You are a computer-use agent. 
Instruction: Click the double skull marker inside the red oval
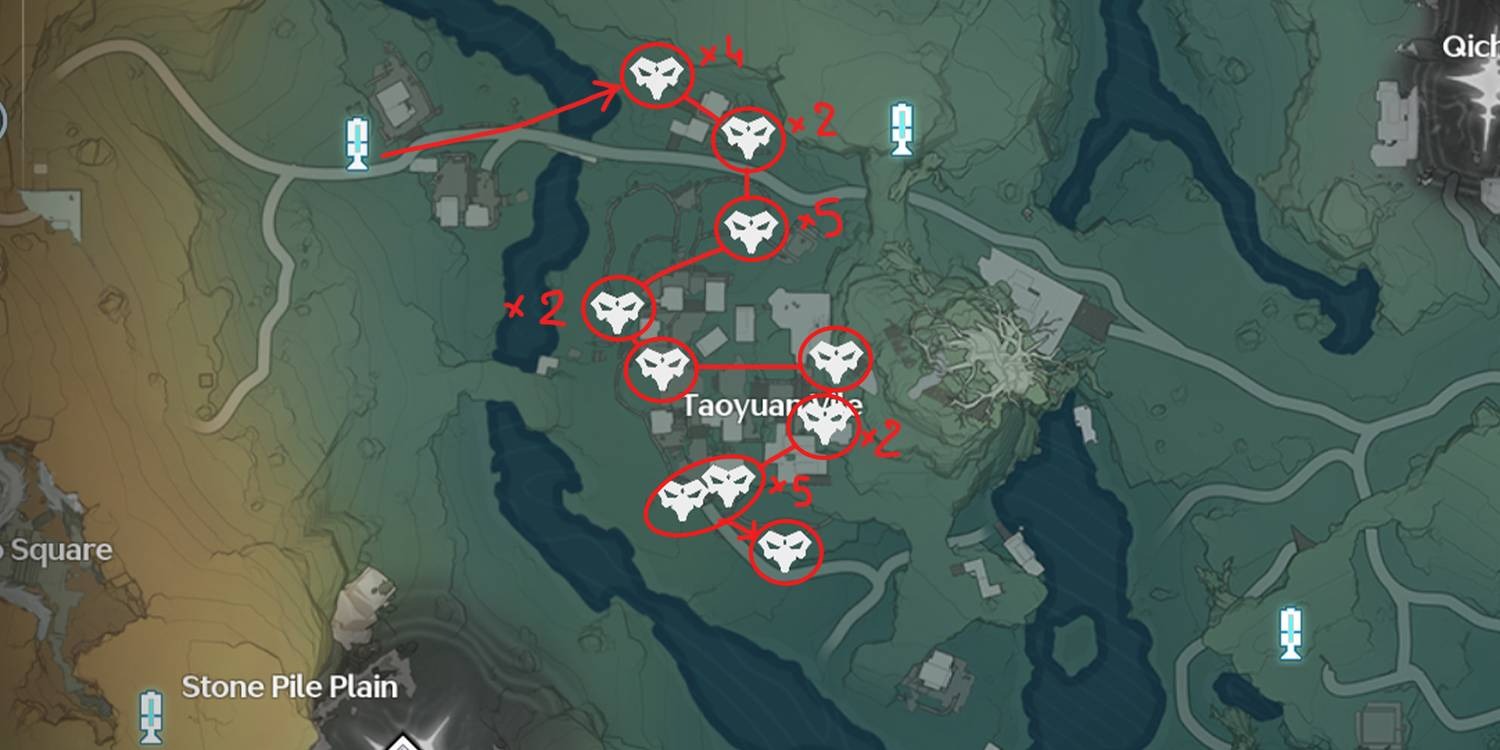point(707,493)
